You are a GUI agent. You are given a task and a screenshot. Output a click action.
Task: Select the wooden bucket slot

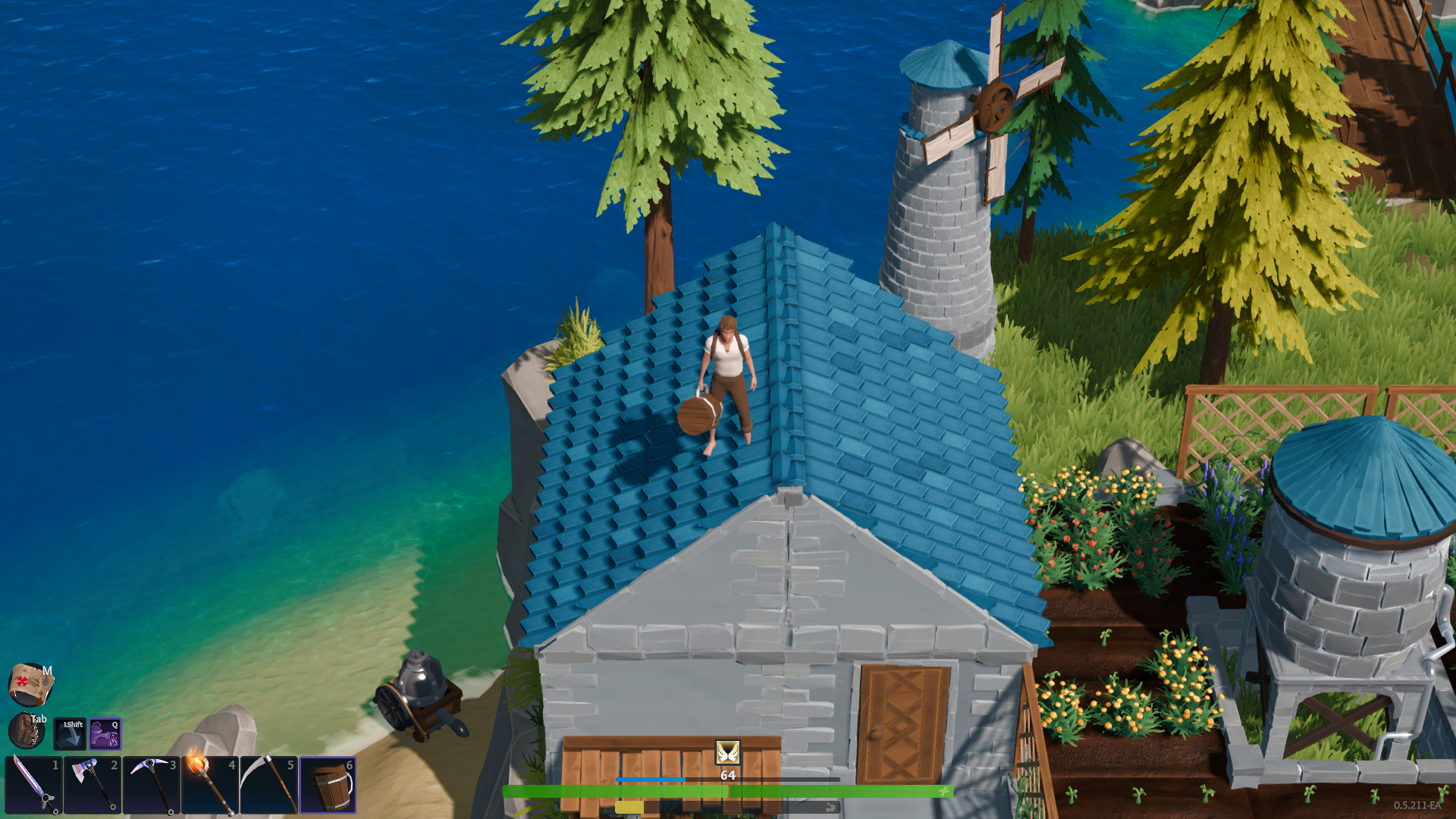328,785
